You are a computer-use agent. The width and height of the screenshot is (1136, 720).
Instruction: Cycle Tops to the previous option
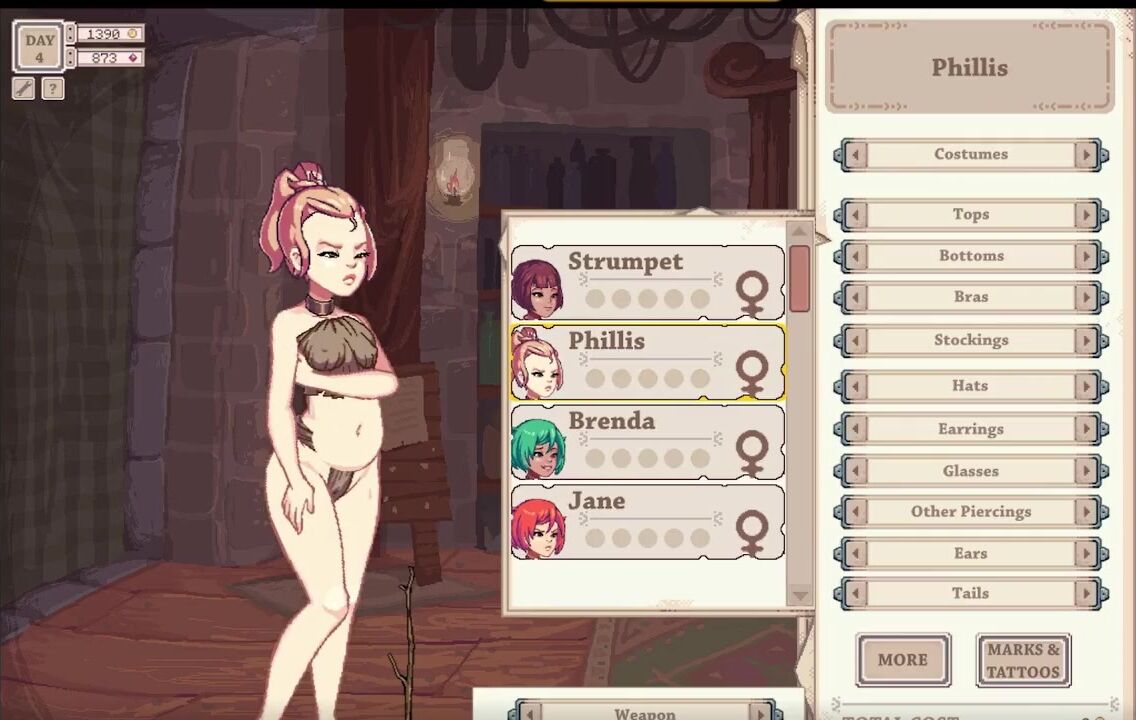[855, 215]
